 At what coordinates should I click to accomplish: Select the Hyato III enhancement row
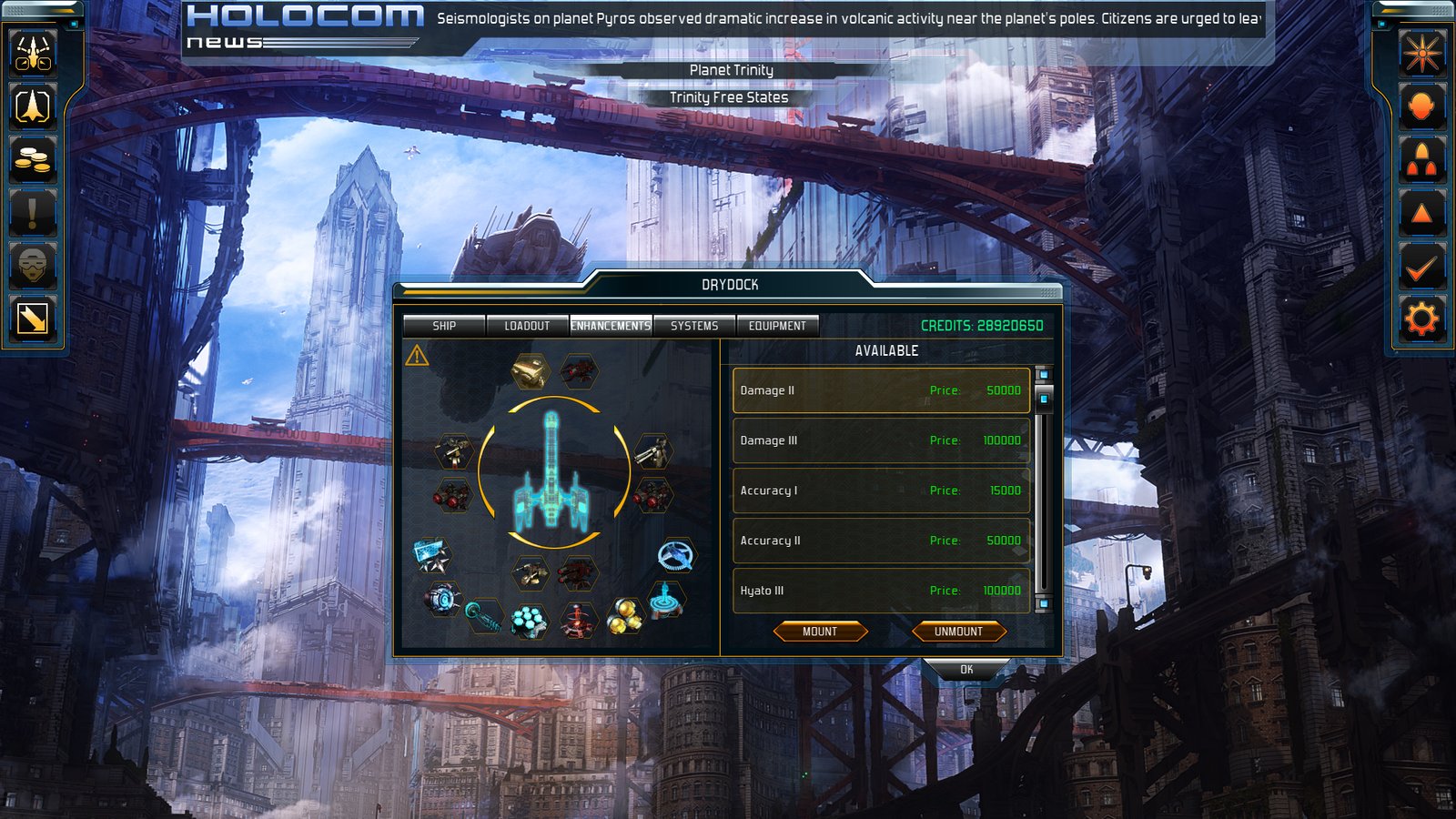881,591
